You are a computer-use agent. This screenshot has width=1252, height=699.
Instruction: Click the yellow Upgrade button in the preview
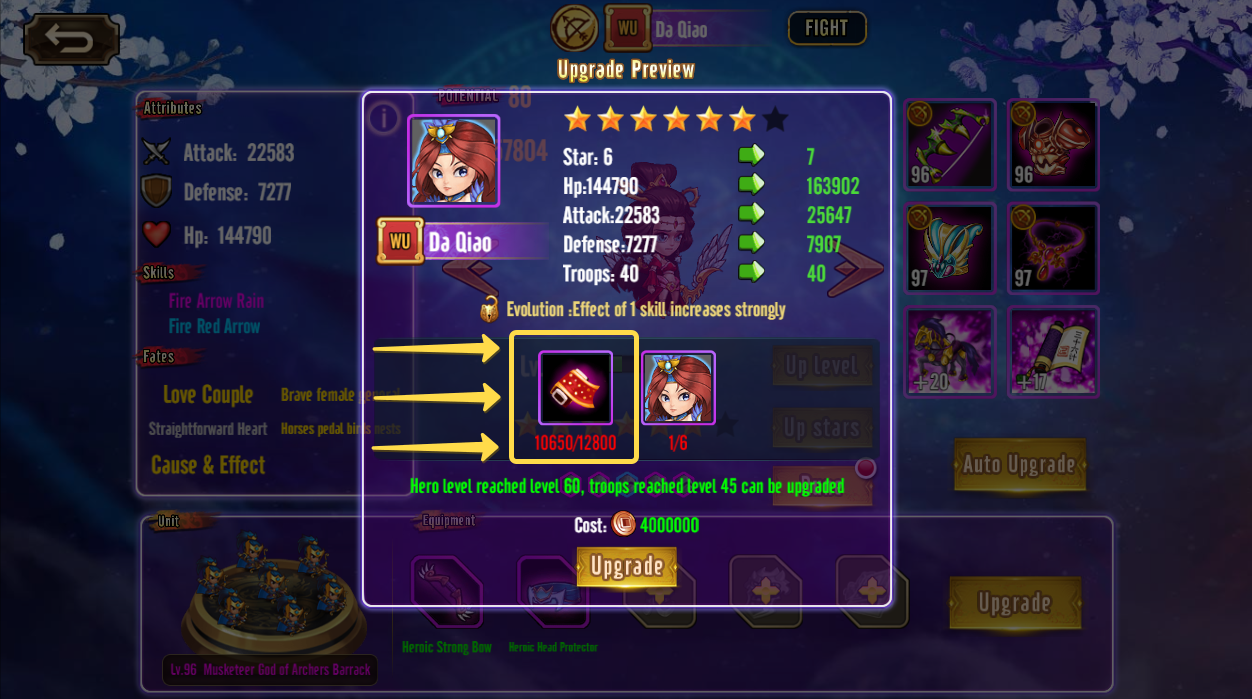(627, 567)
